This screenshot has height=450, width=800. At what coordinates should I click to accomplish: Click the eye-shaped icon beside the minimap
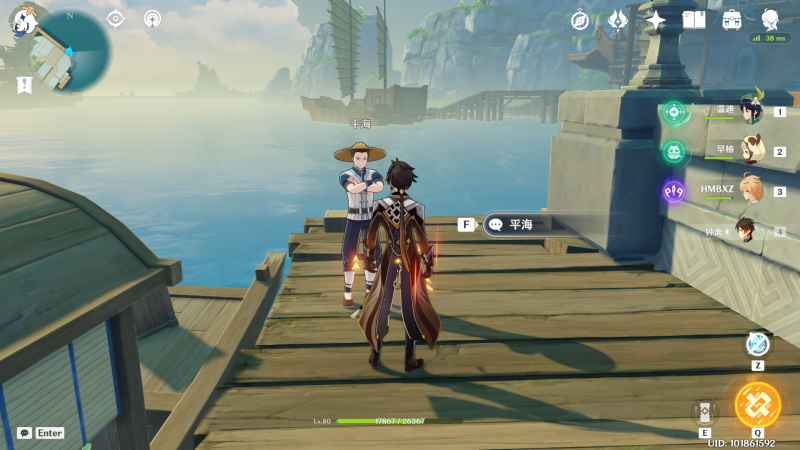(115, 19)
